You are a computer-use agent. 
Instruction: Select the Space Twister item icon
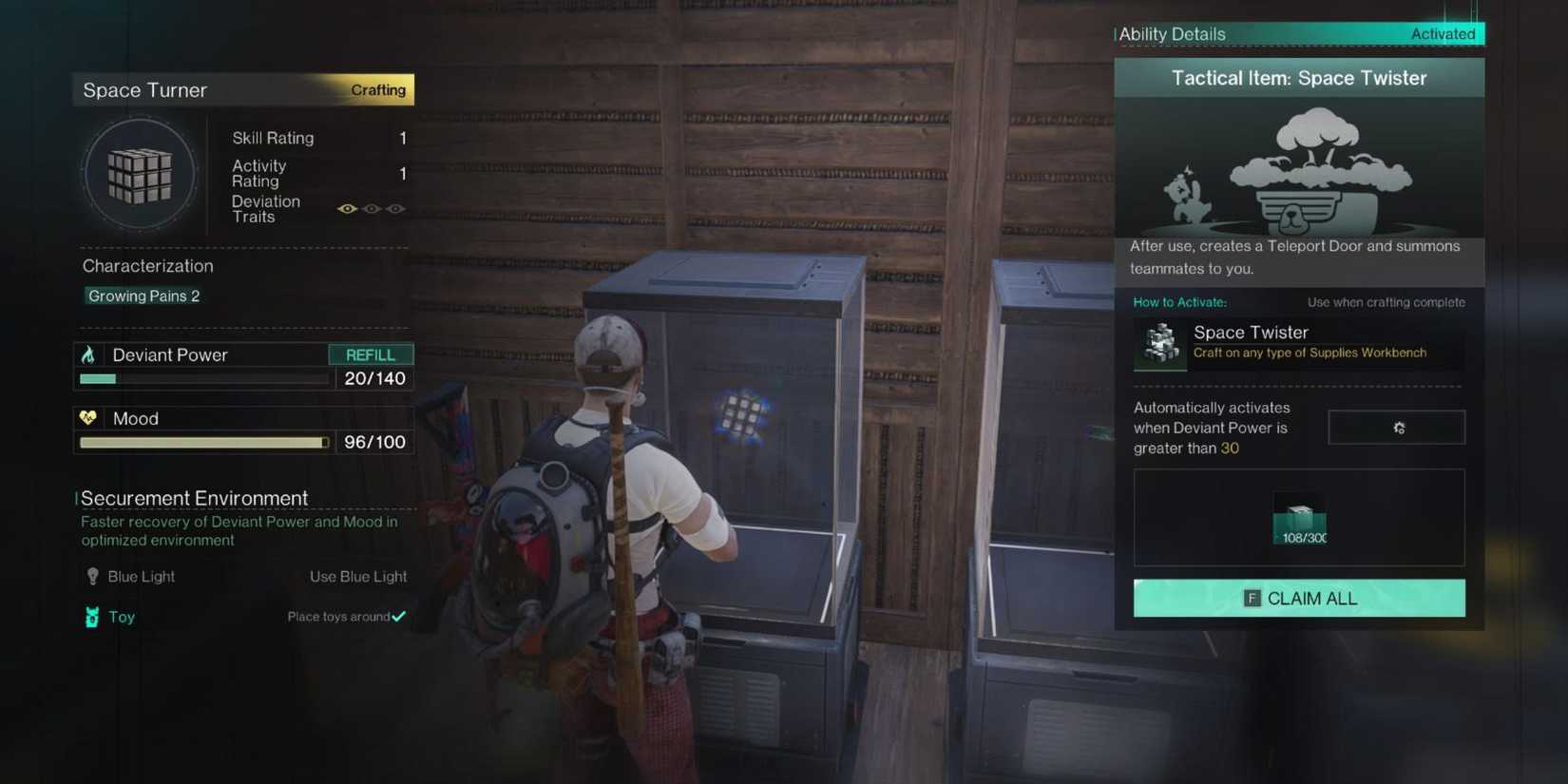pyautogui.click(x=1158, y=343)
